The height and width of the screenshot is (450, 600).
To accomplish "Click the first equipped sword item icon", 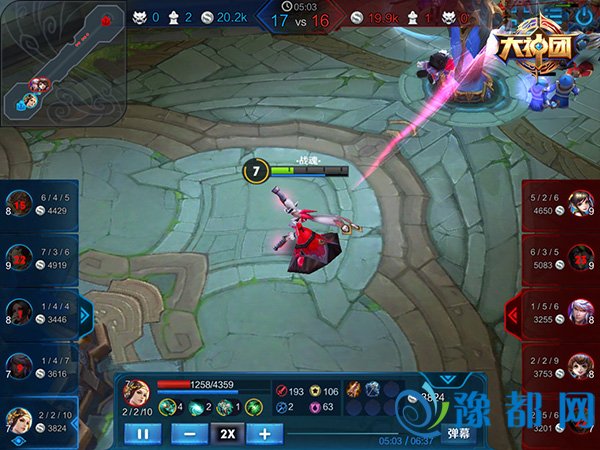I will tap(353, 390).
